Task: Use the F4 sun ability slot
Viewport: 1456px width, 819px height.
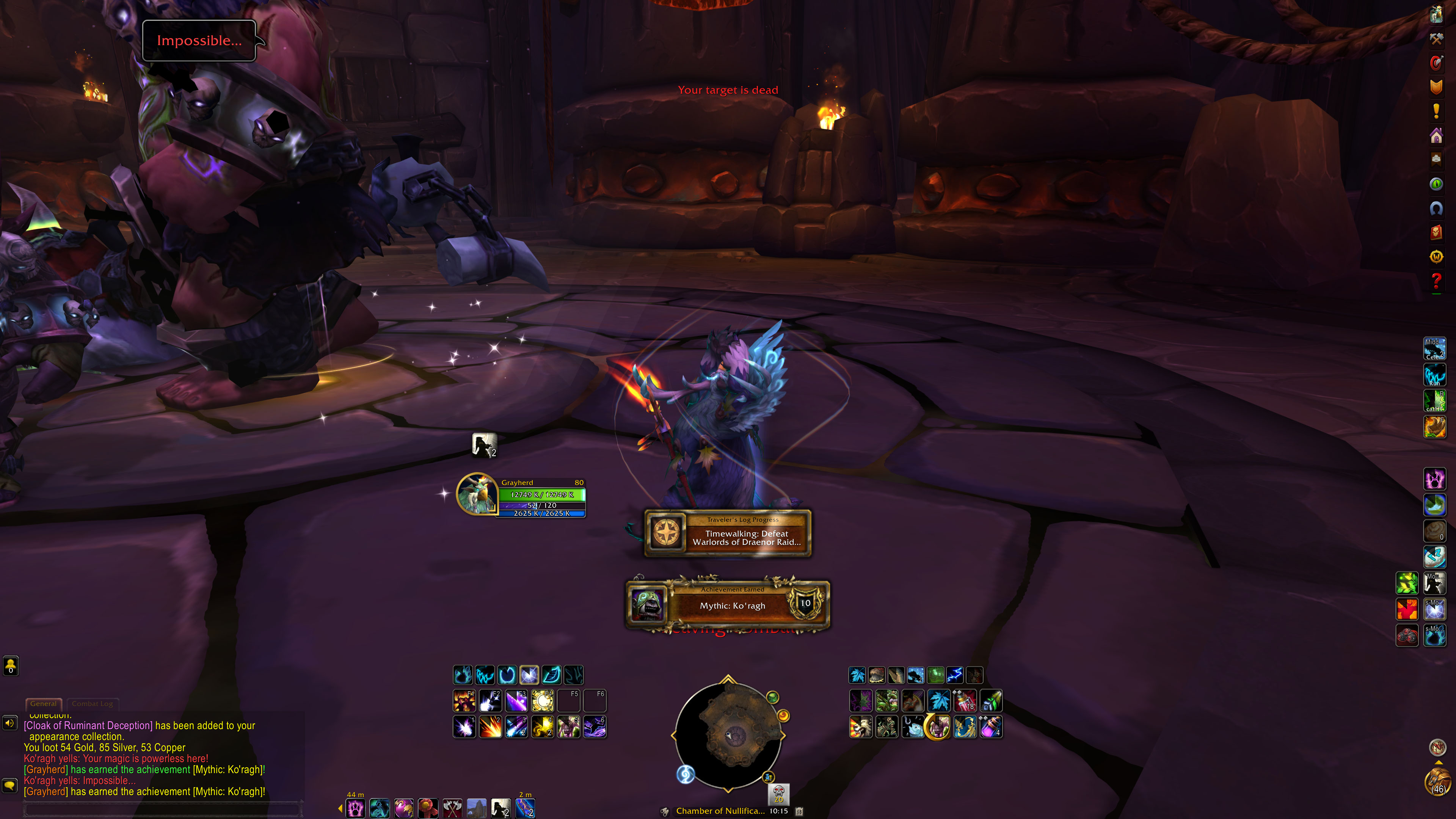Action: [x=543, y=701]
